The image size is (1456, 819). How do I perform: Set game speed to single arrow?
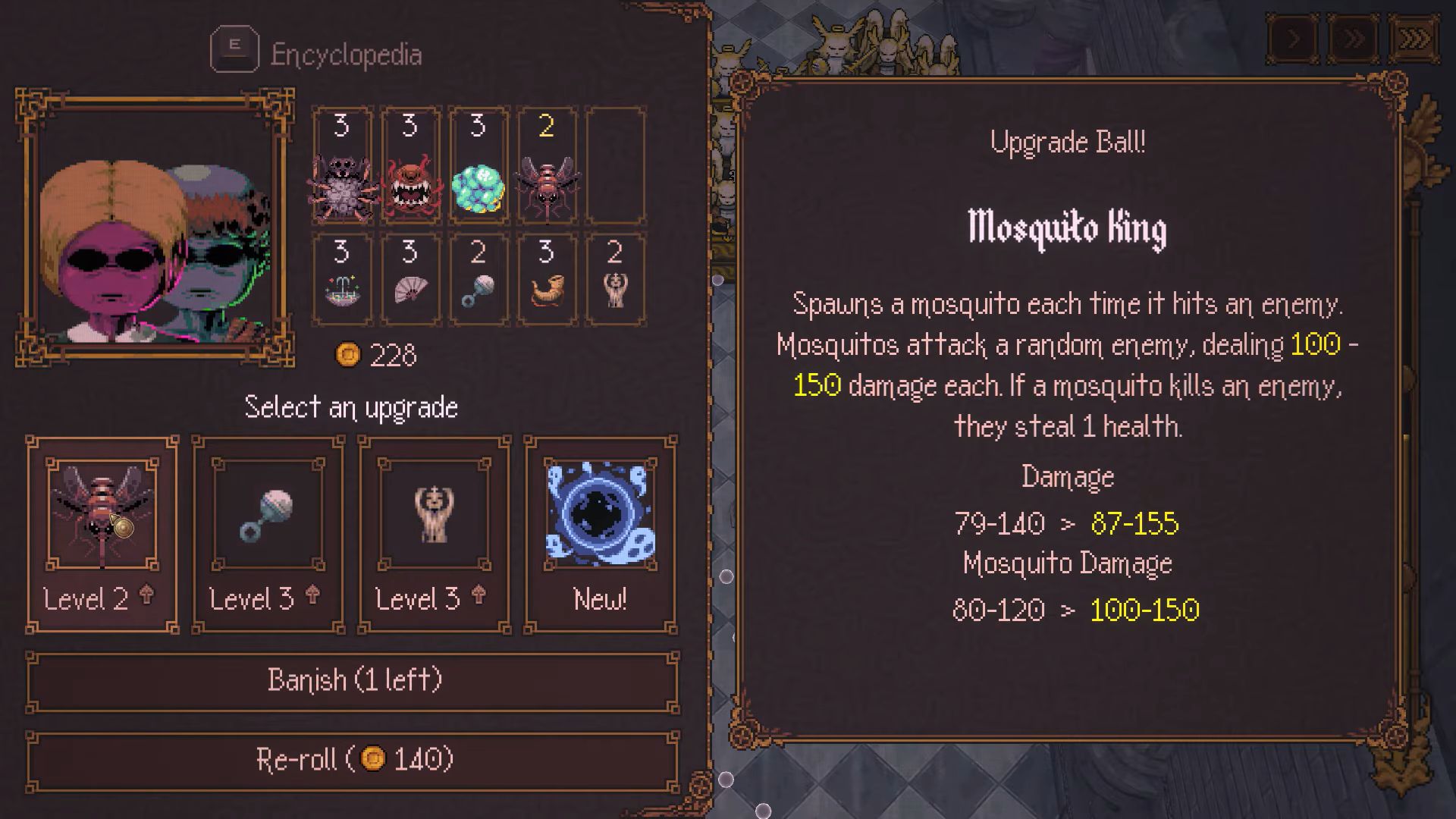[x=1294, y=39]
